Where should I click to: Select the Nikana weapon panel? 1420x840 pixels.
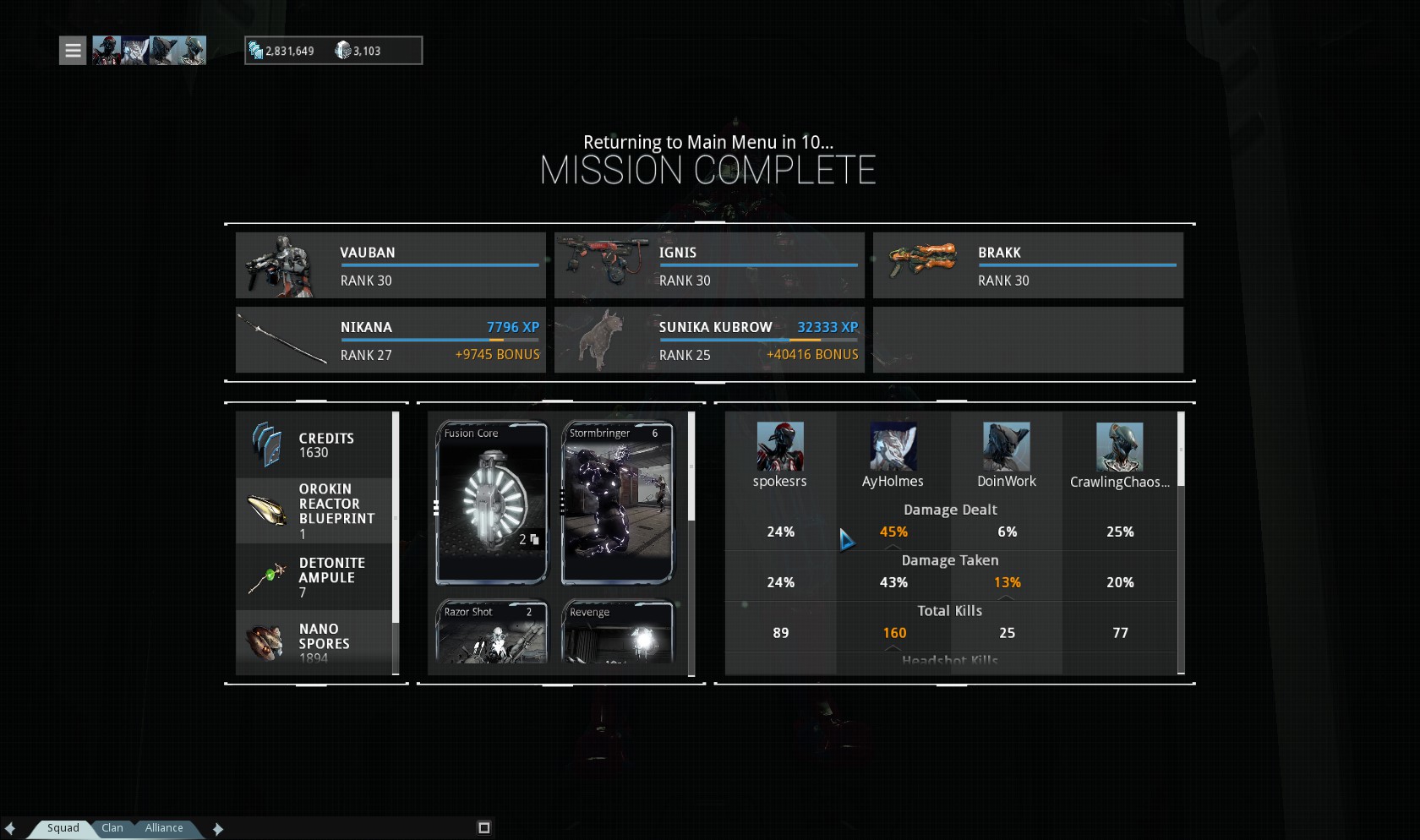390,340
